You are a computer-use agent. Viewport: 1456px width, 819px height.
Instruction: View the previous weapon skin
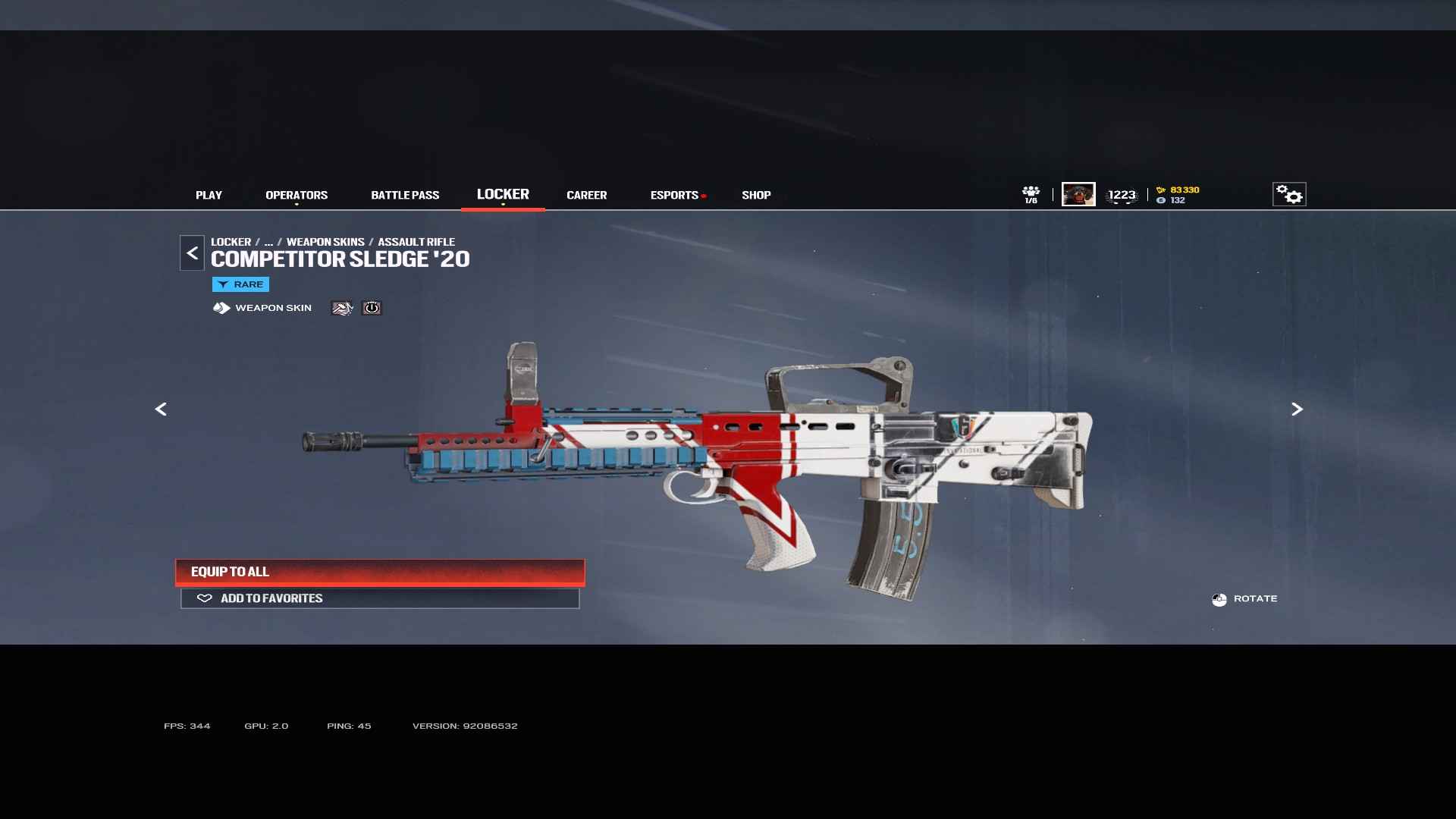[161, 409]
